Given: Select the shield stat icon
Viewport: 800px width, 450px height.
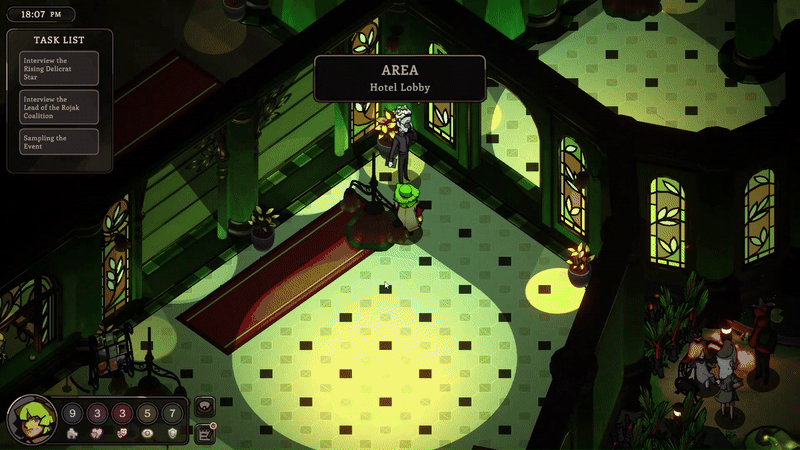Looking at the screenshot, I should click(x=172, y=433).
